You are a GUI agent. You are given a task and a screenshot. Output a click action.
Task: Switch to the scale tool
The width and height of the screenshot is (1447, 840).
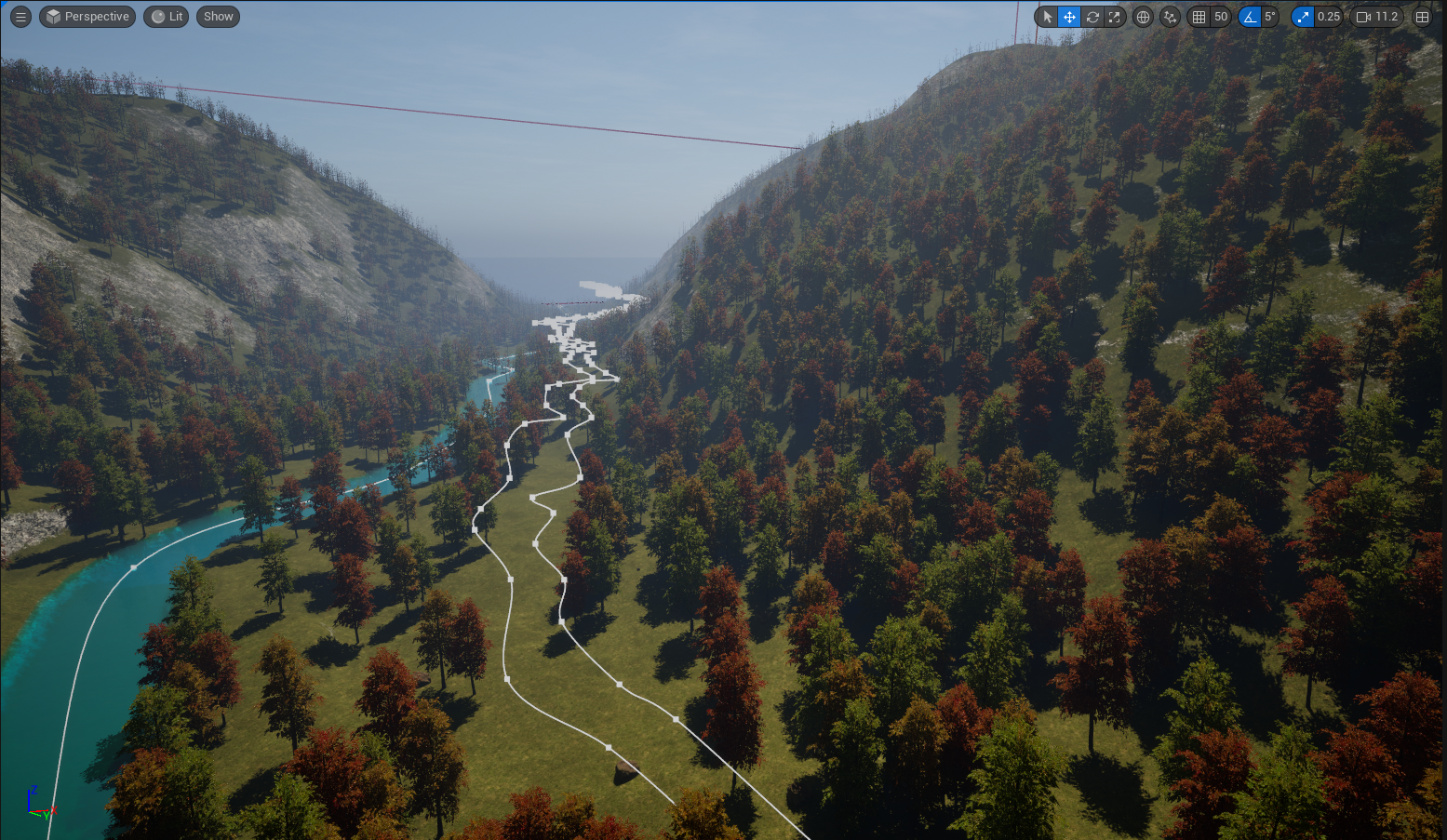click(x=1115, y=17)
